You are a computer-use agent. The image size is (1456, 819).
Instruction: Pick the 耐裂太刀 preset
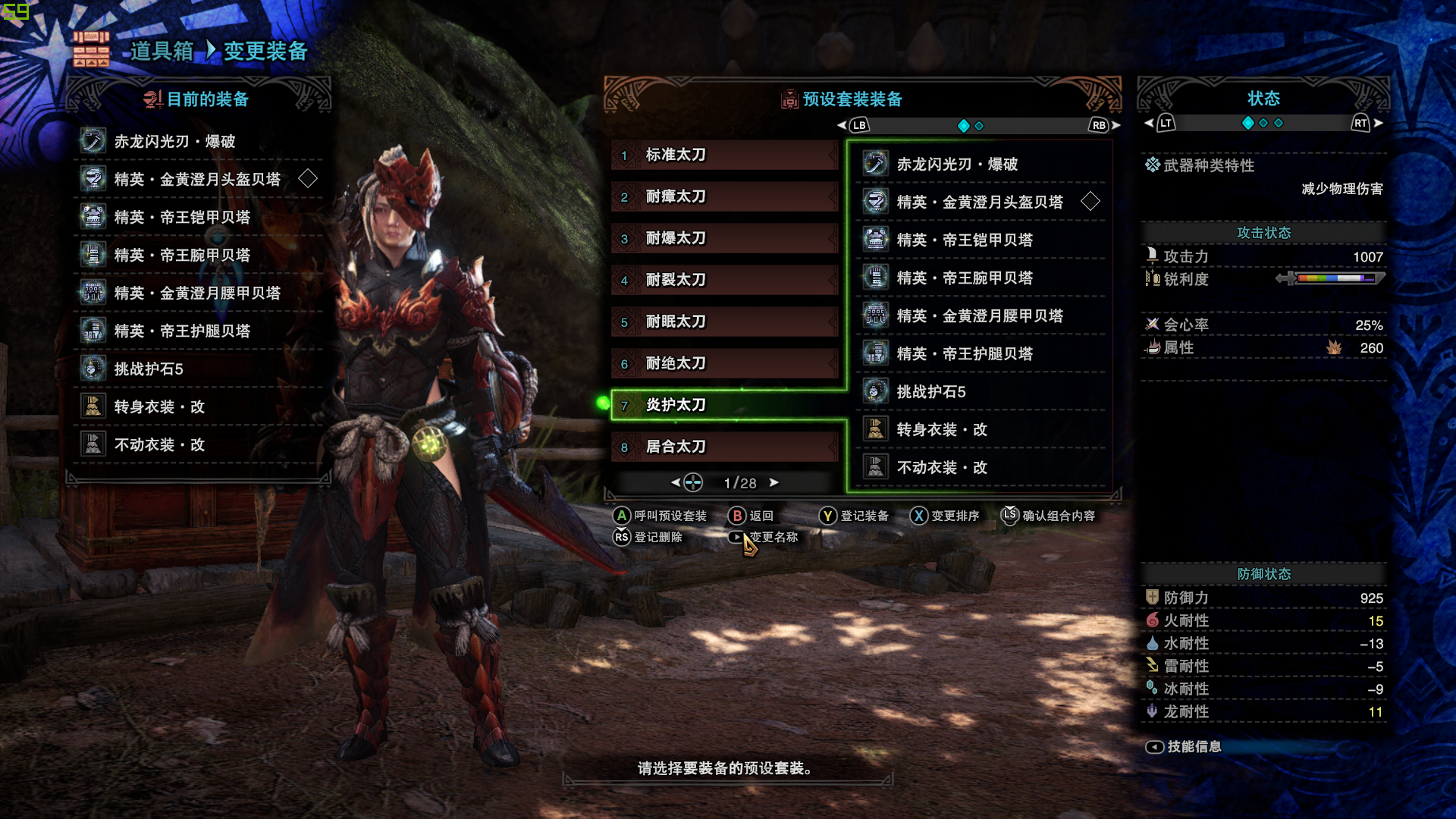click(724, 281)
